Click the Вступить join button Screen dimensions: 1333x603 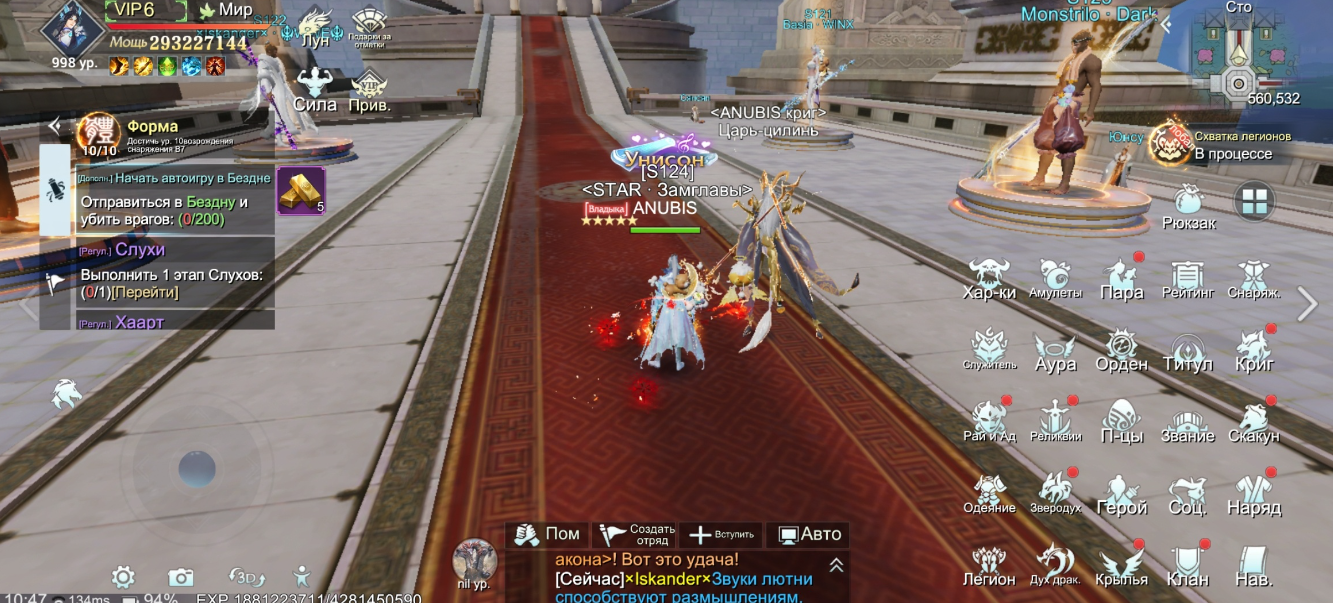click(722, 535)
